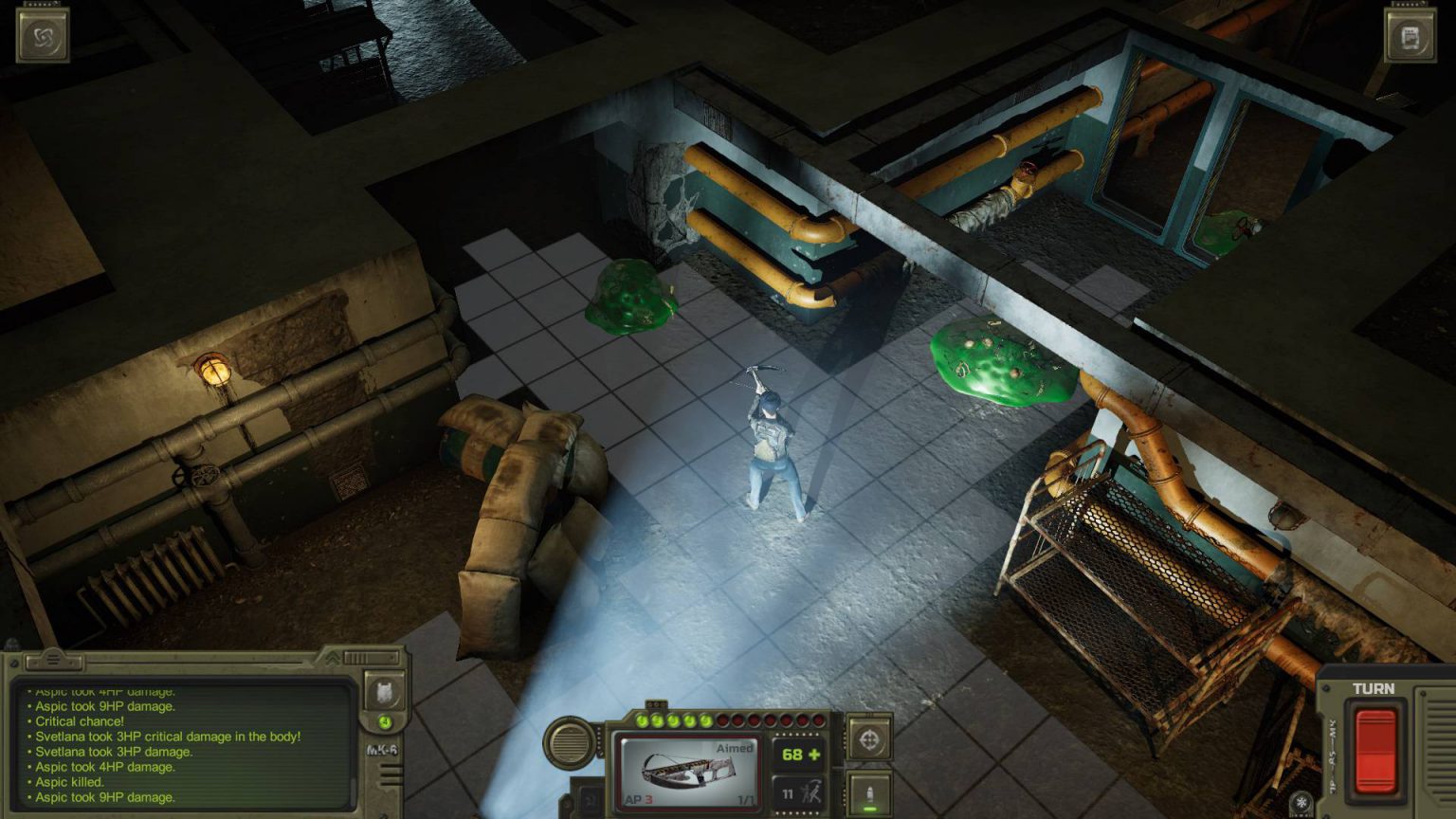Click the armor vest button beside the log

385,692
